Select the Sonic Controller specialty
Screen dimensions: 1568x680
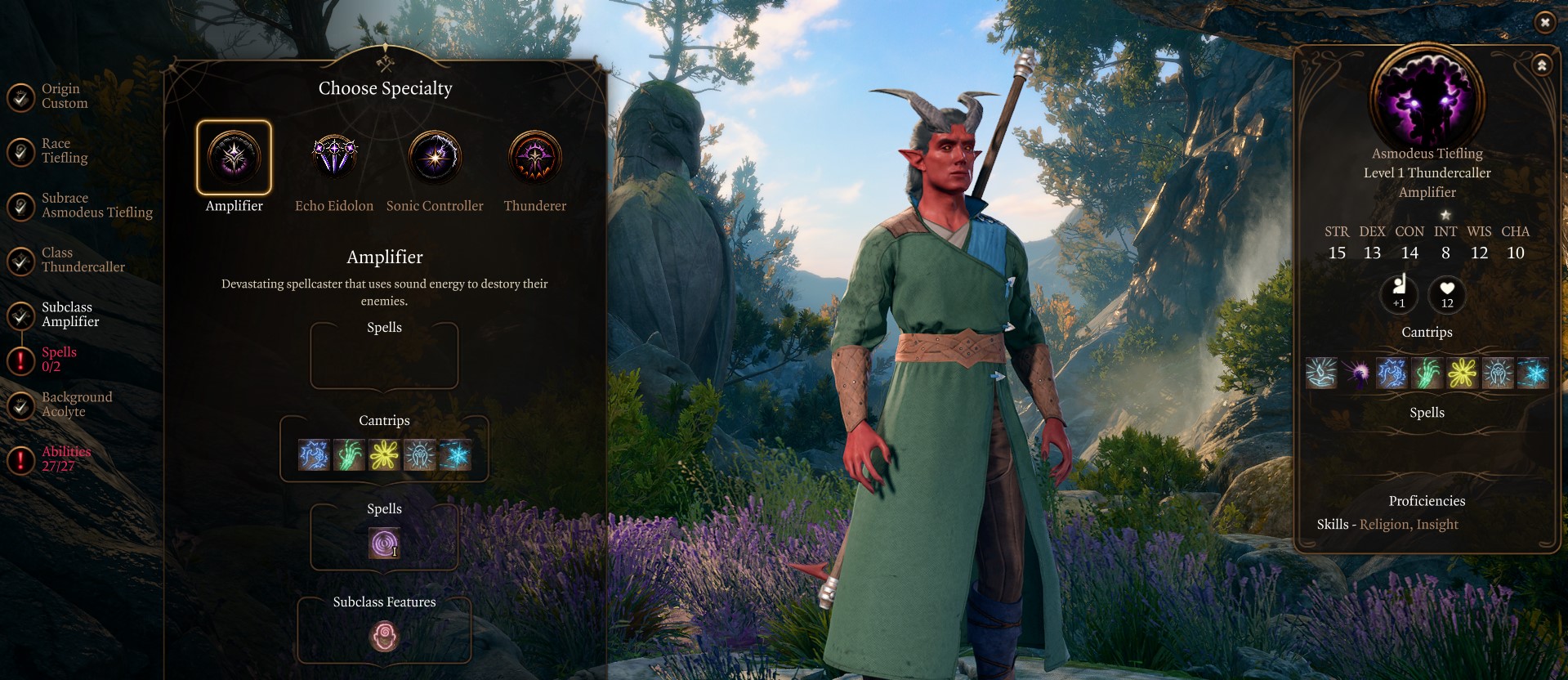[435, 158]
